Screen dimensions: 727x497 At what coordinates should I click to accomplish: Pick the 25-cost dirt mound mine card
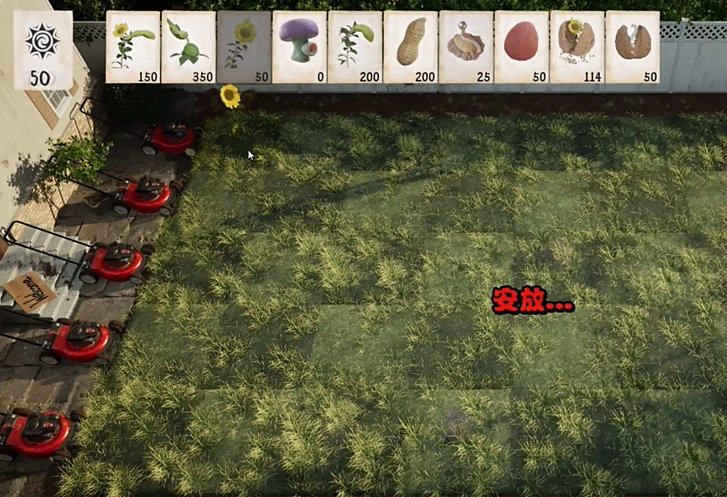(x=466, y=46)
